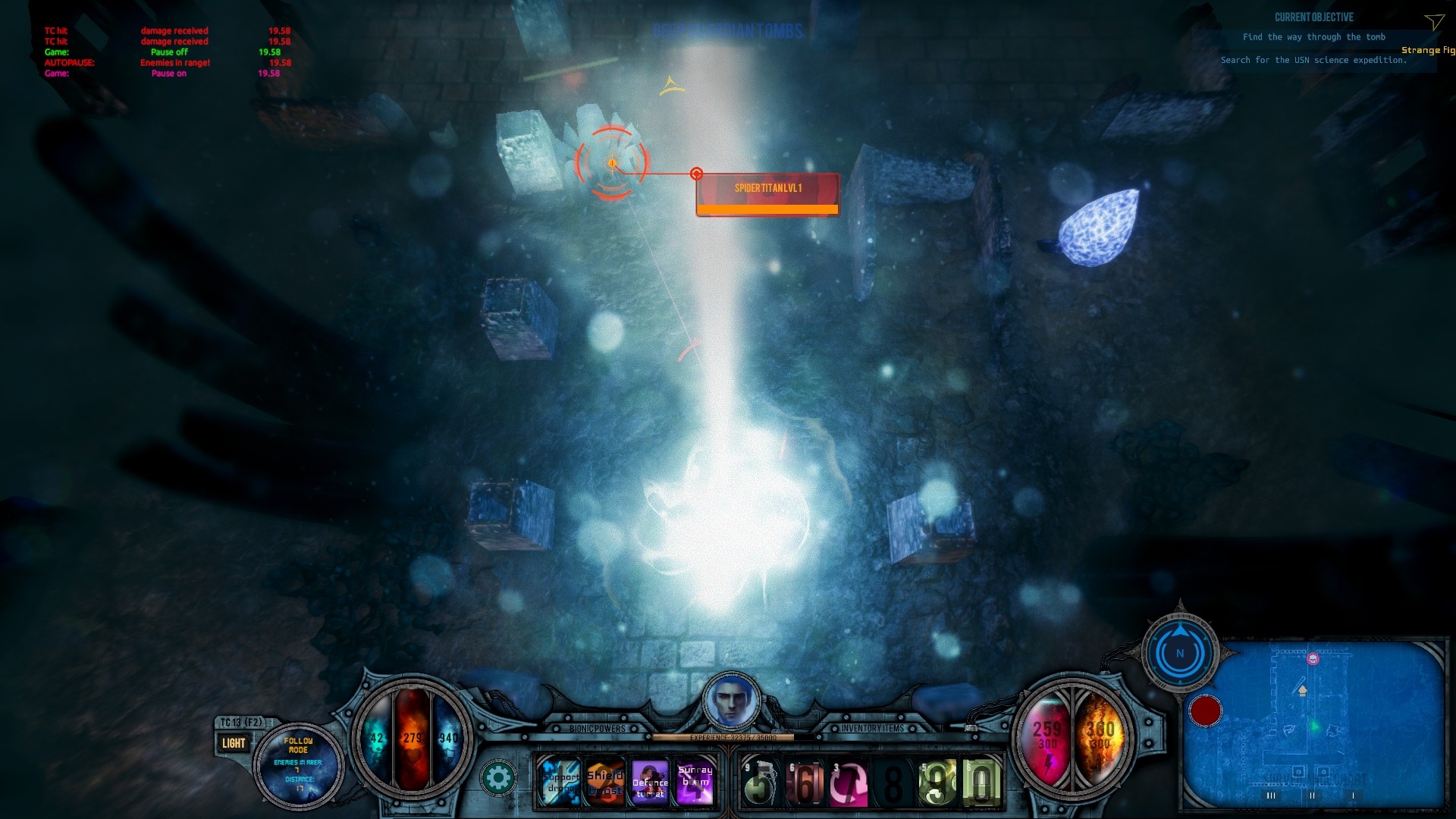Open the settings gear menu
The image size is (1456, 819).
pyautogui.click(x=500, y=777)
